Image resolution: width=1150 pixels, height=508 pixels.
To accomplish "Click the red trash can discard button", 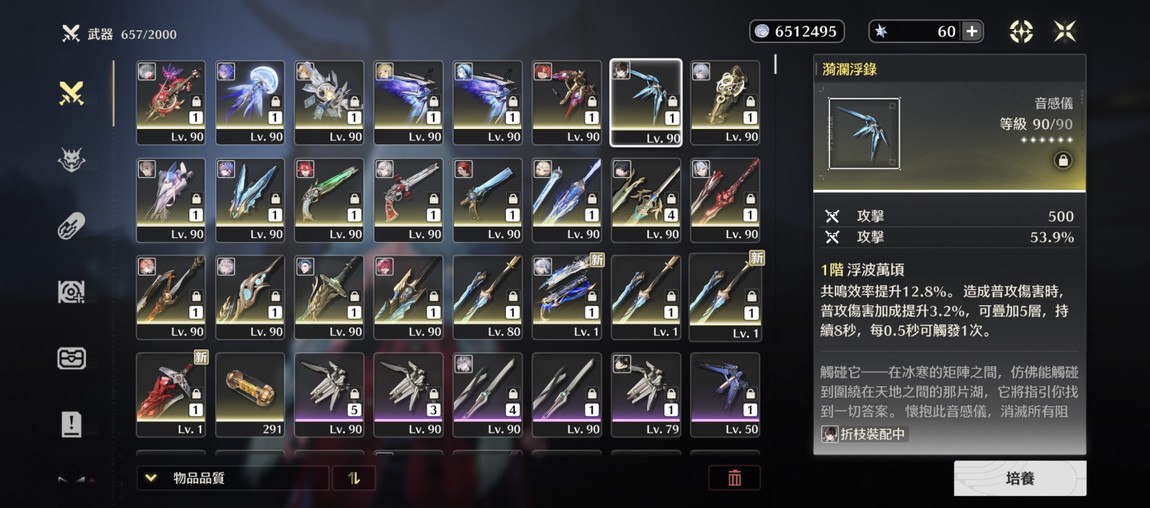I will point(735,478).
